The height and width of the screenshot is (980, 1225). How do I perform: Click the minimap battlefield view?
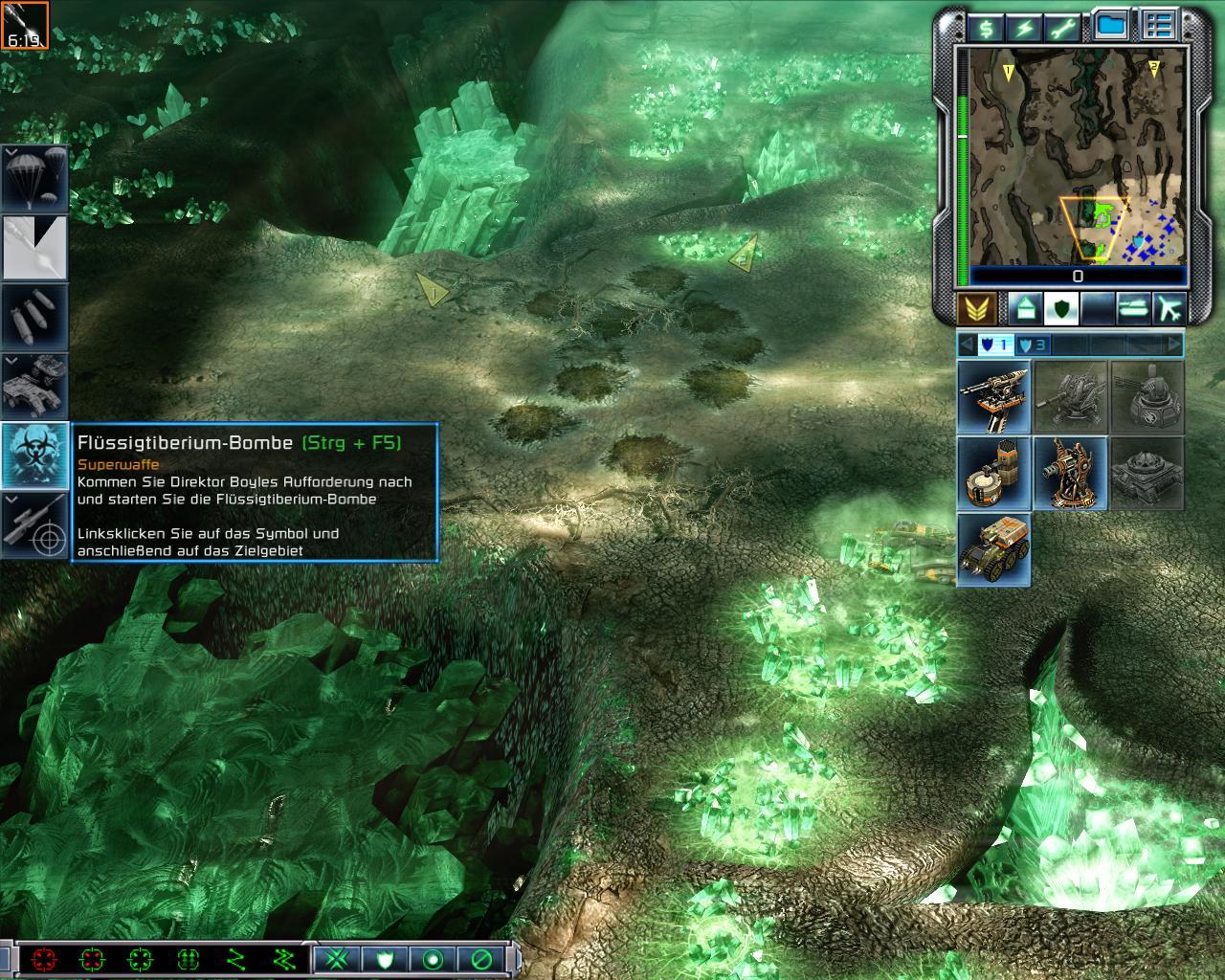pos(1078,158)
